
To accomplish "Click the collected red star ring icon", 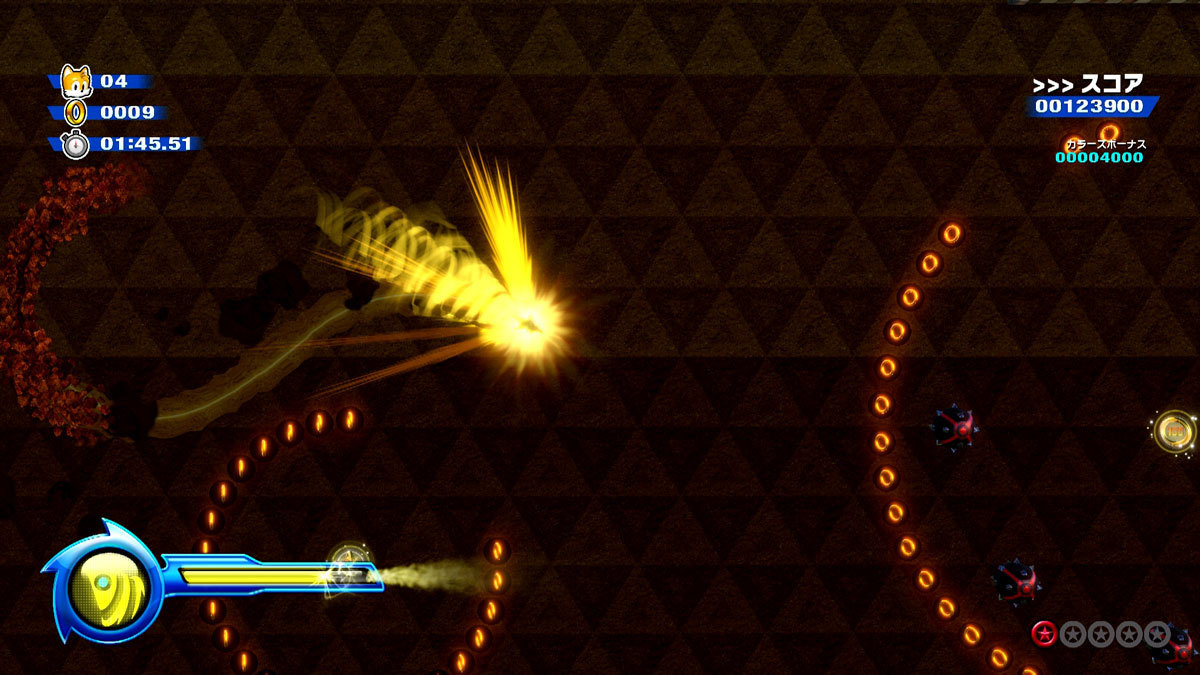I will [1045, 633].
